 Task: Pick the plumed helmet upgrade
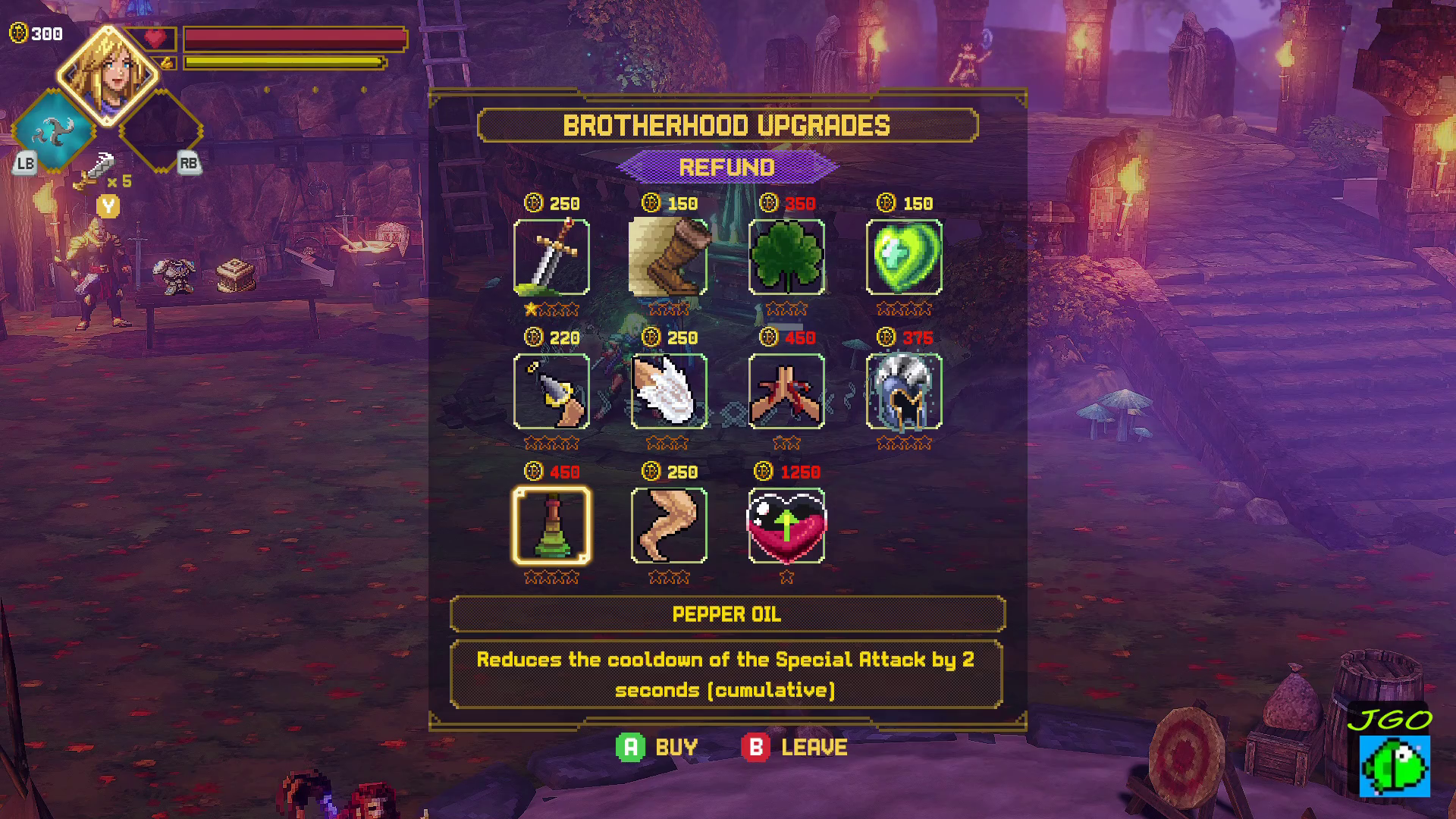(904, 391)
